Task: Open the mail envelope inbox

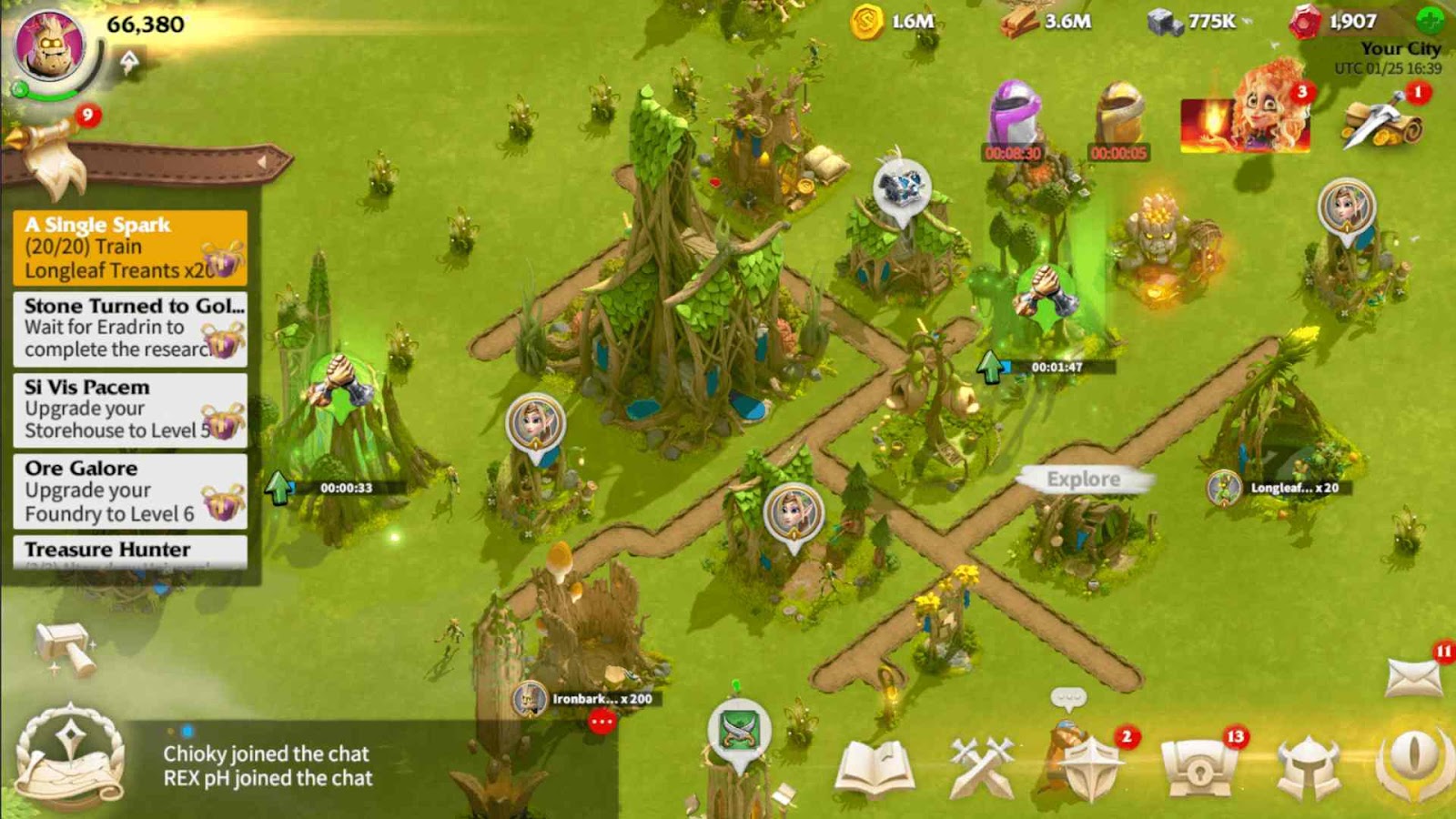Action: click(1413, 678)
